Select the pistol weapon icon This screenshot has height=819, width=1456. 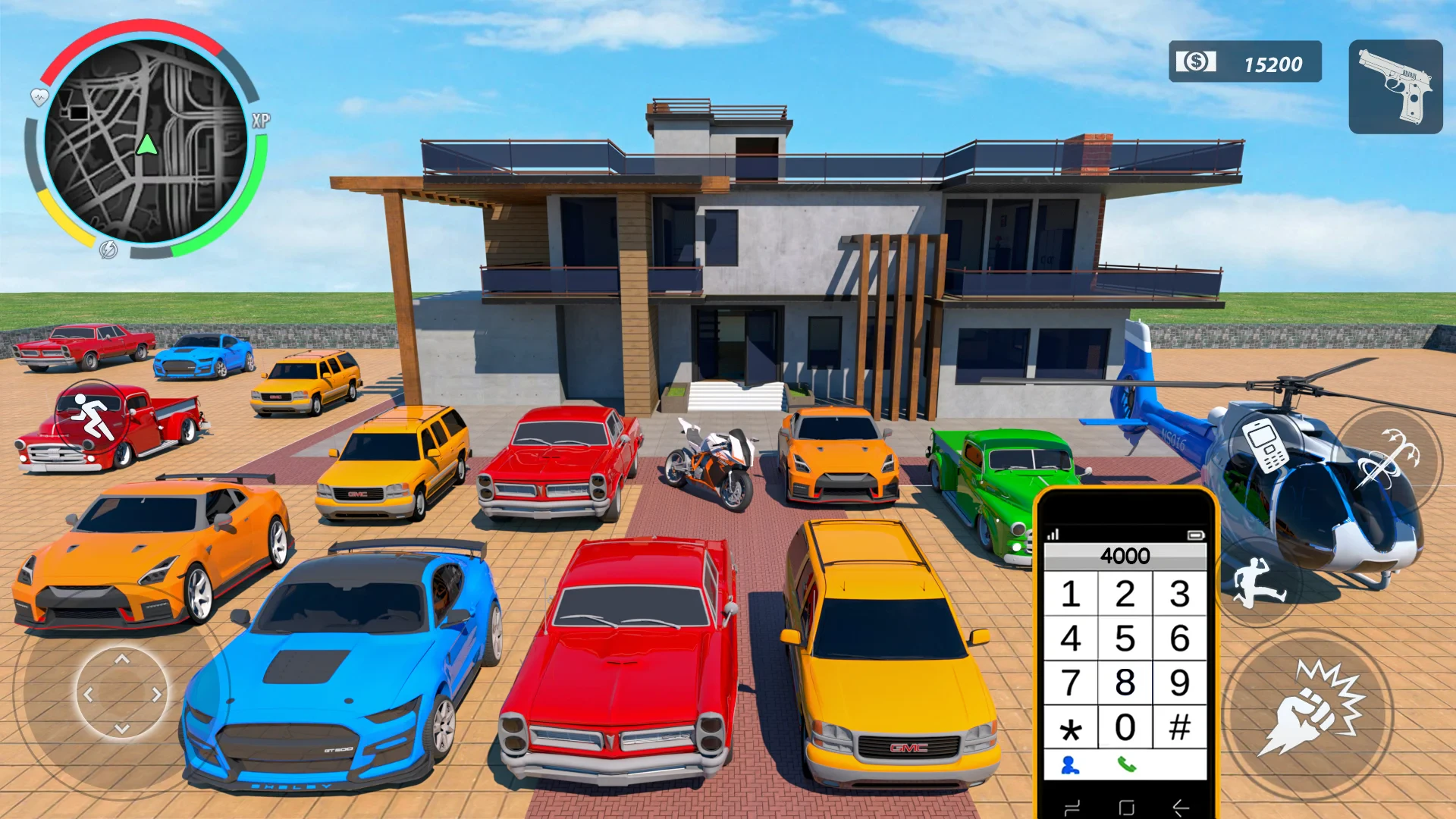click(x=1395, y=86)
